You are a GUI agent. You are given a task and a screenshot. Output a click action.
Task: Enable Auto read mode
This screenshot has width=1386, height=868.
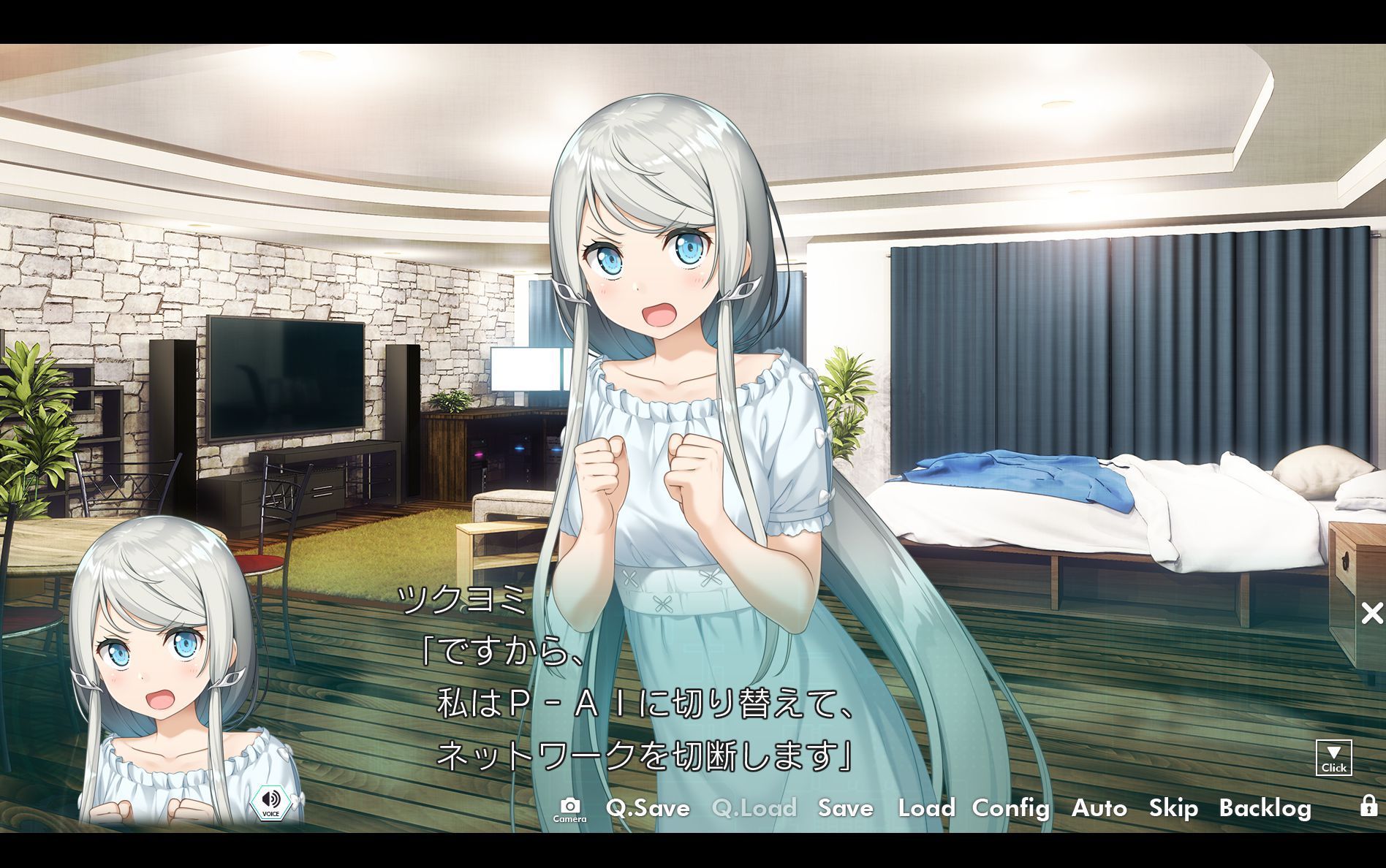1100,809
